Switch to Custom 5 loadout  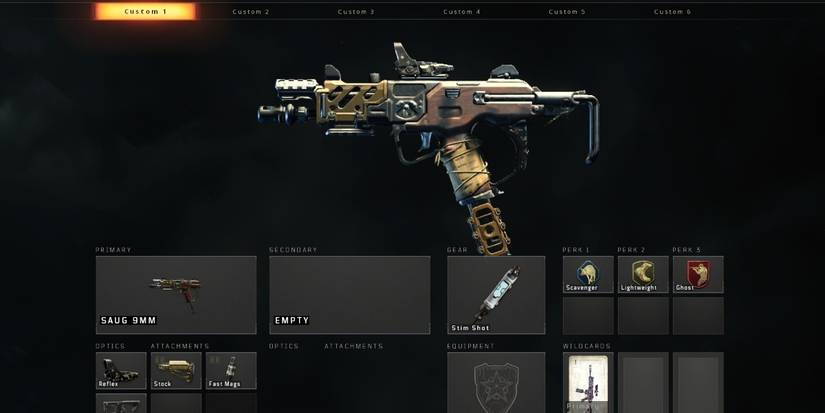click(567, 12)
